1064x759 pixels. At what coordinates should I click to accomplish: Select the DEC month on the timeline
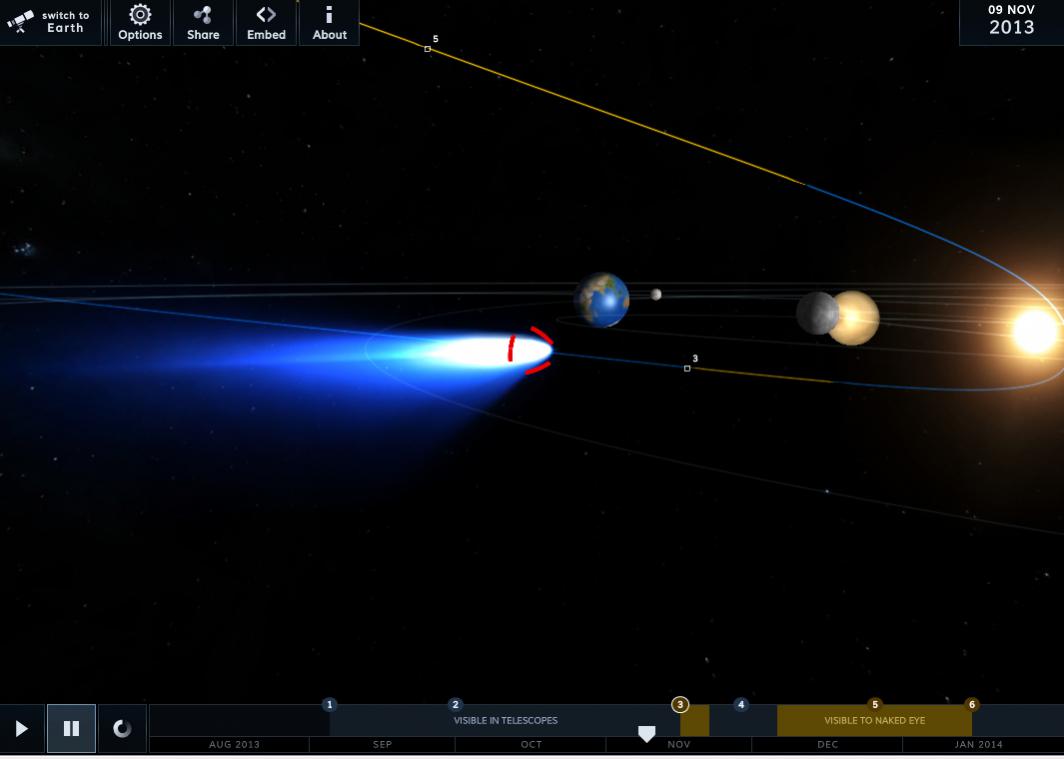[x=827, y=745]
